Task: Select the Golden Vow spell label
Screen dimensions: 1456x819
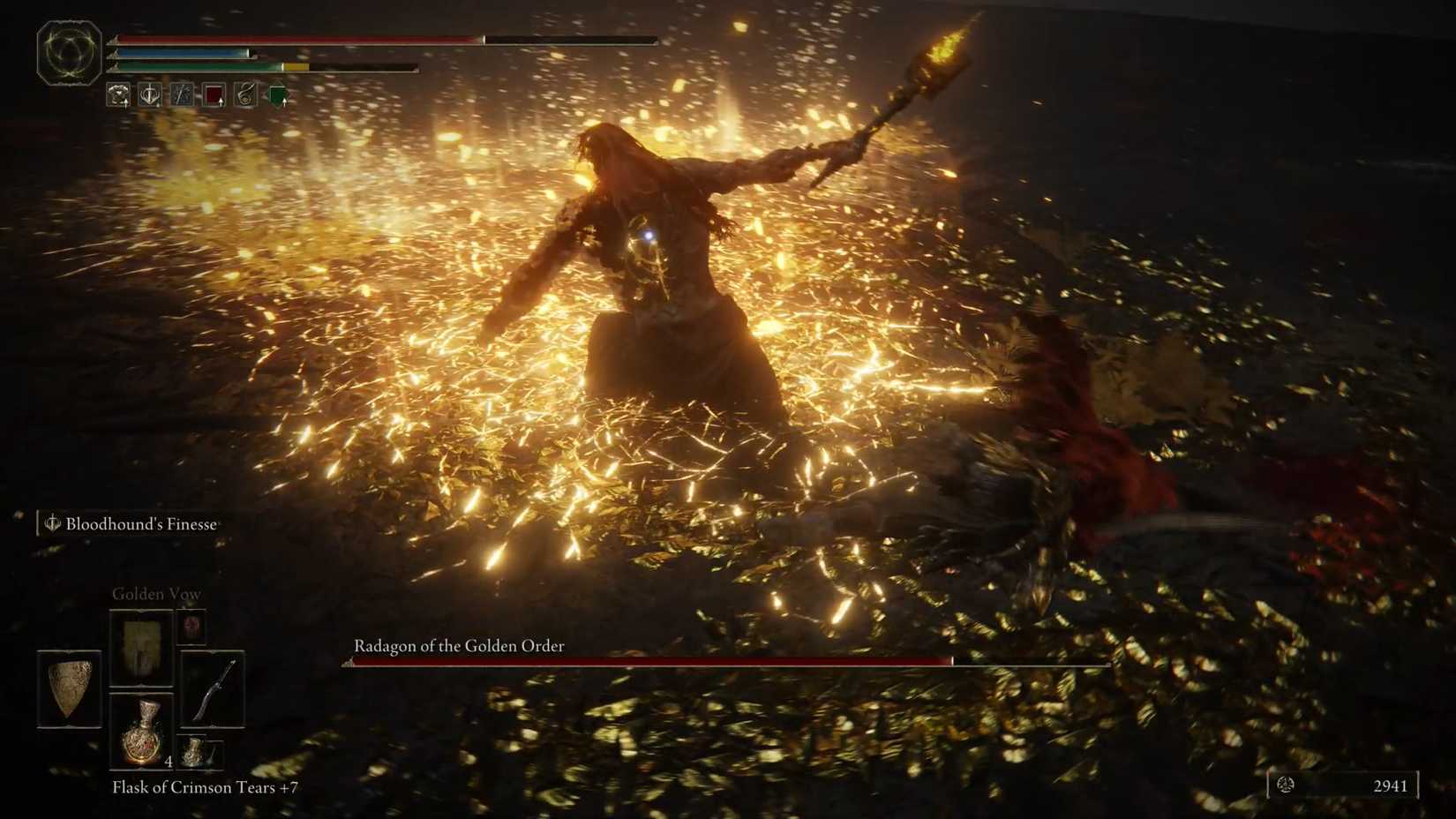Action: (157, 594)
